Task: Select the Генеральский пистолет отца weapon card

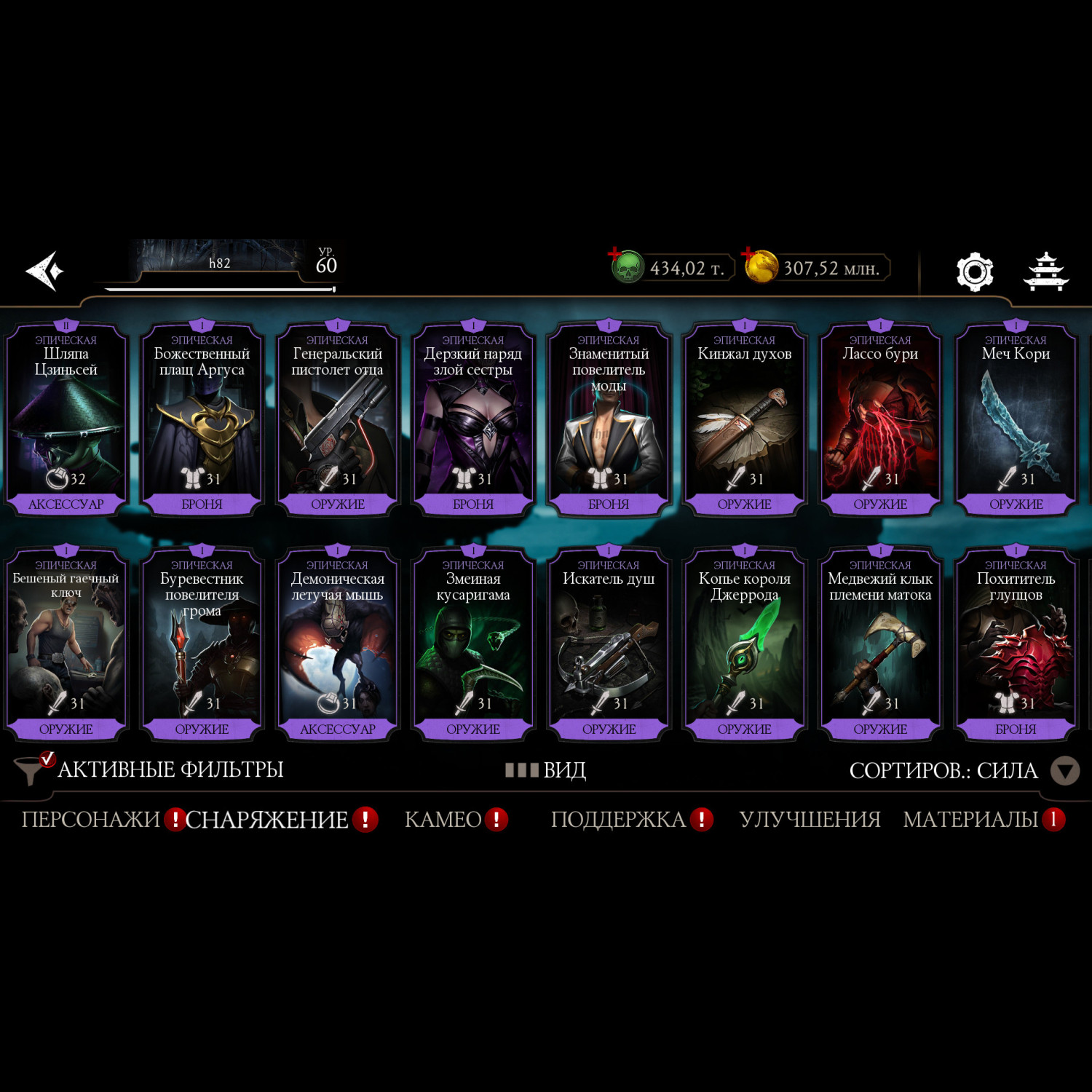Action: point(338,420)
